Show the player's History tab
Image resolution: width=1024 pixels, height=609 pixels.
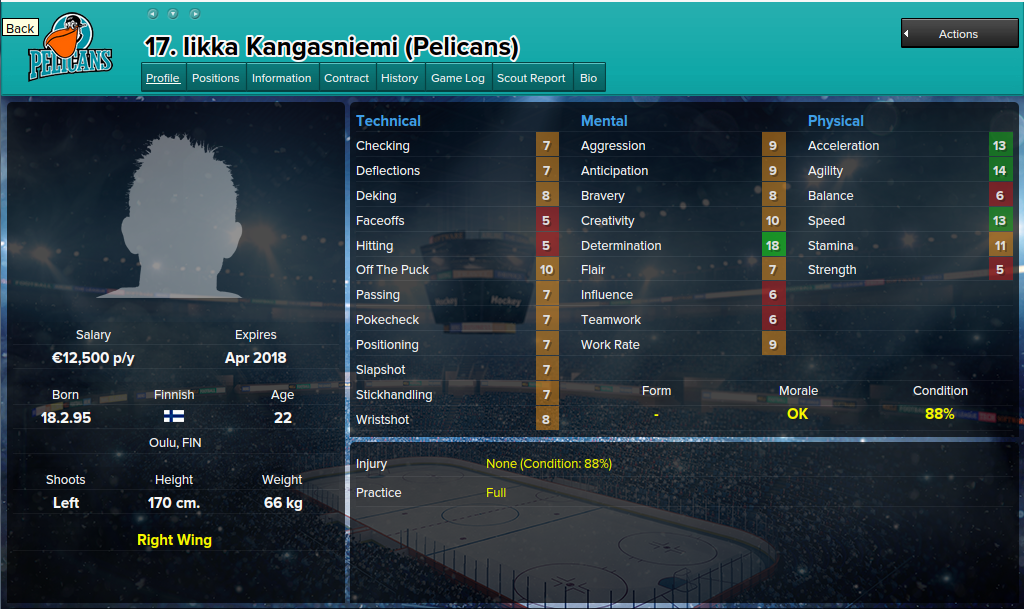pyautogui.click(x=399, y=78)
